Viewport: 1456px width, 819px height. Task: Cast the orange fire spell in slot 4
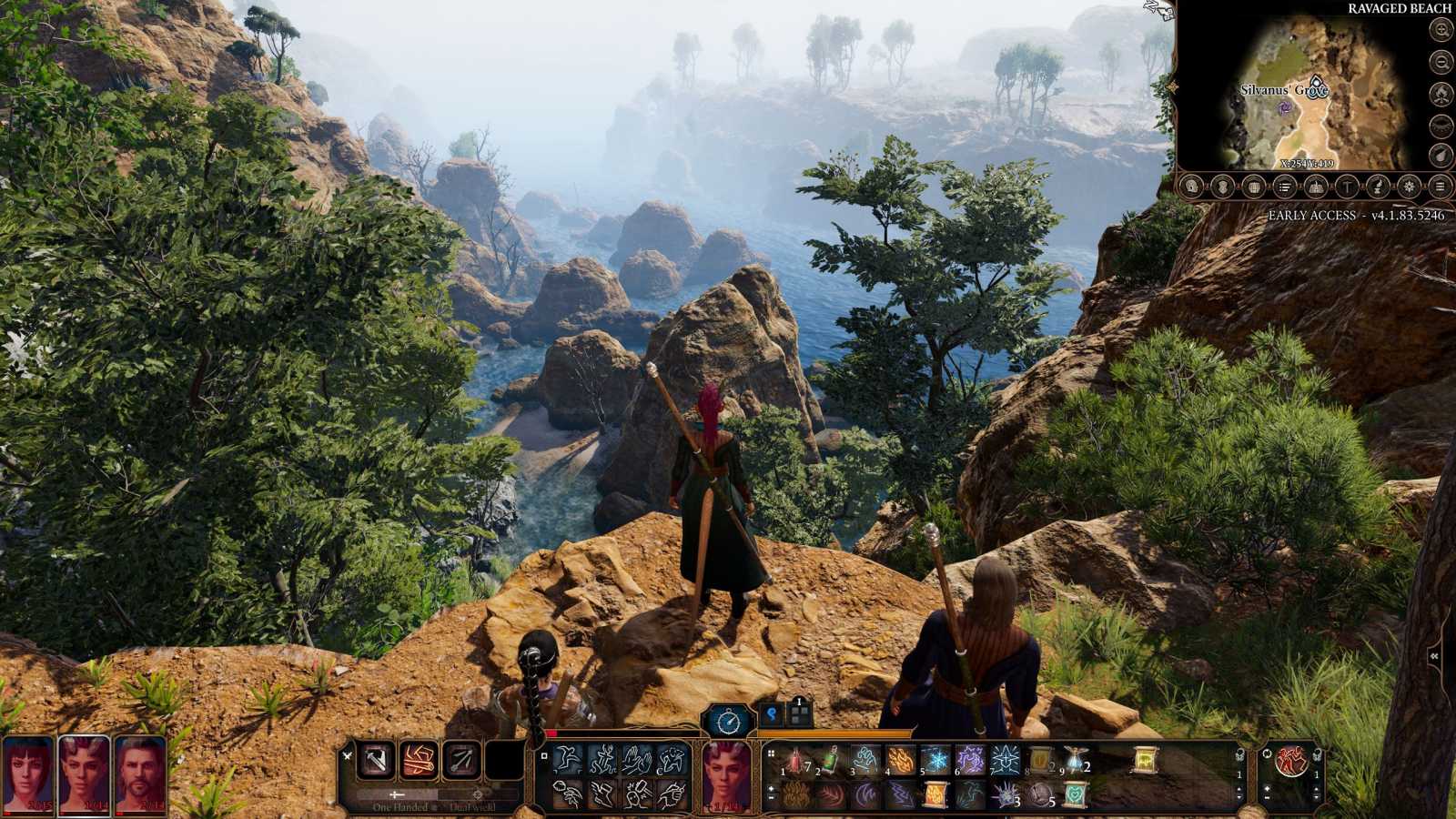pos(900,760)
